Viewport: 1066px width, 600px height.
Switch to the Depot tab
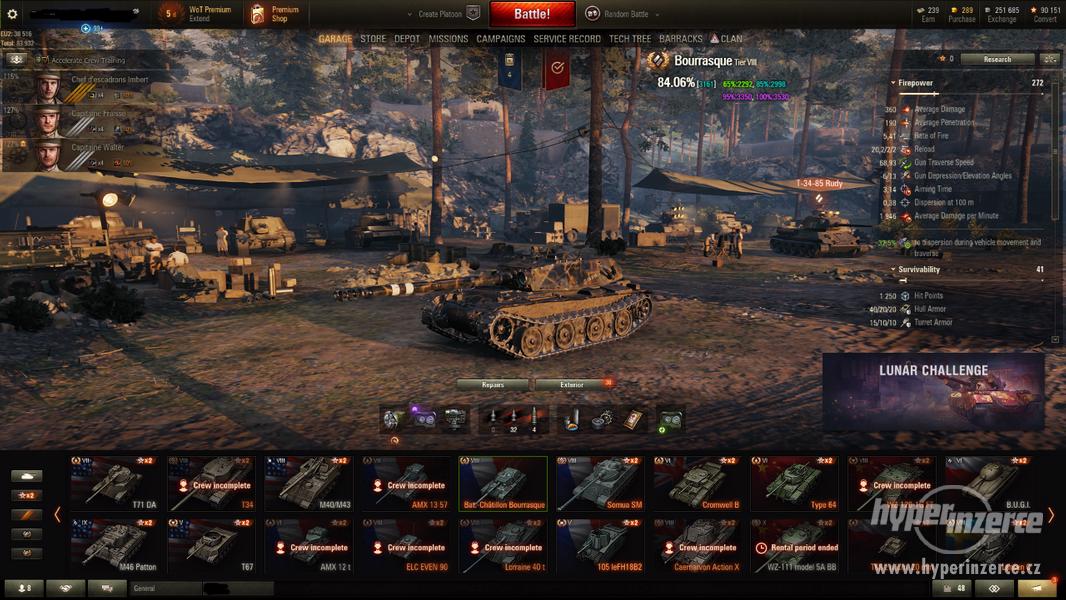coord(407,39)
